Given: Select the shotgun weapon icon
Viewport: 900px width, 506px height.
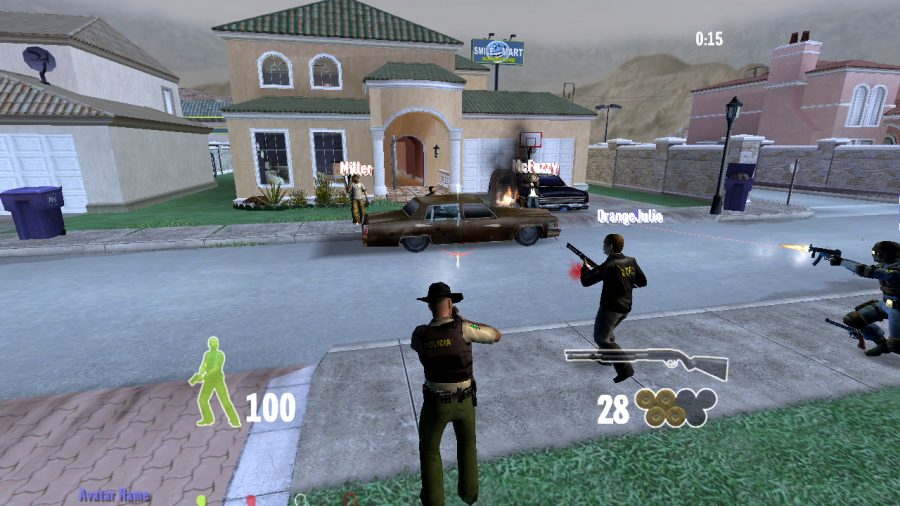Looking at the screenshot, I should coord(645,361).
